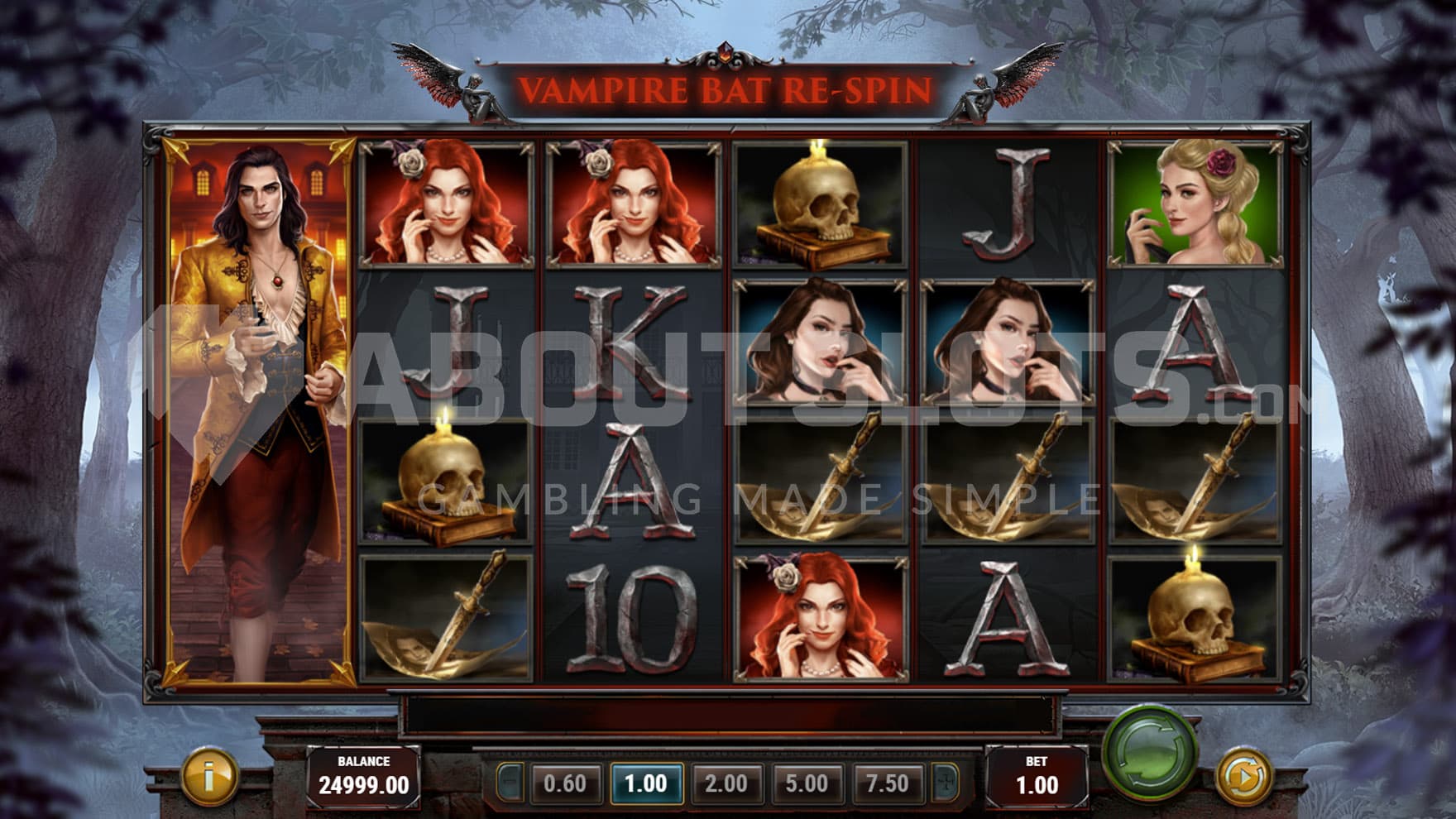The height and width of the screenshot is (819, 1456).
Task: Increase the bet with the plus button
Action: coord(944,783)
